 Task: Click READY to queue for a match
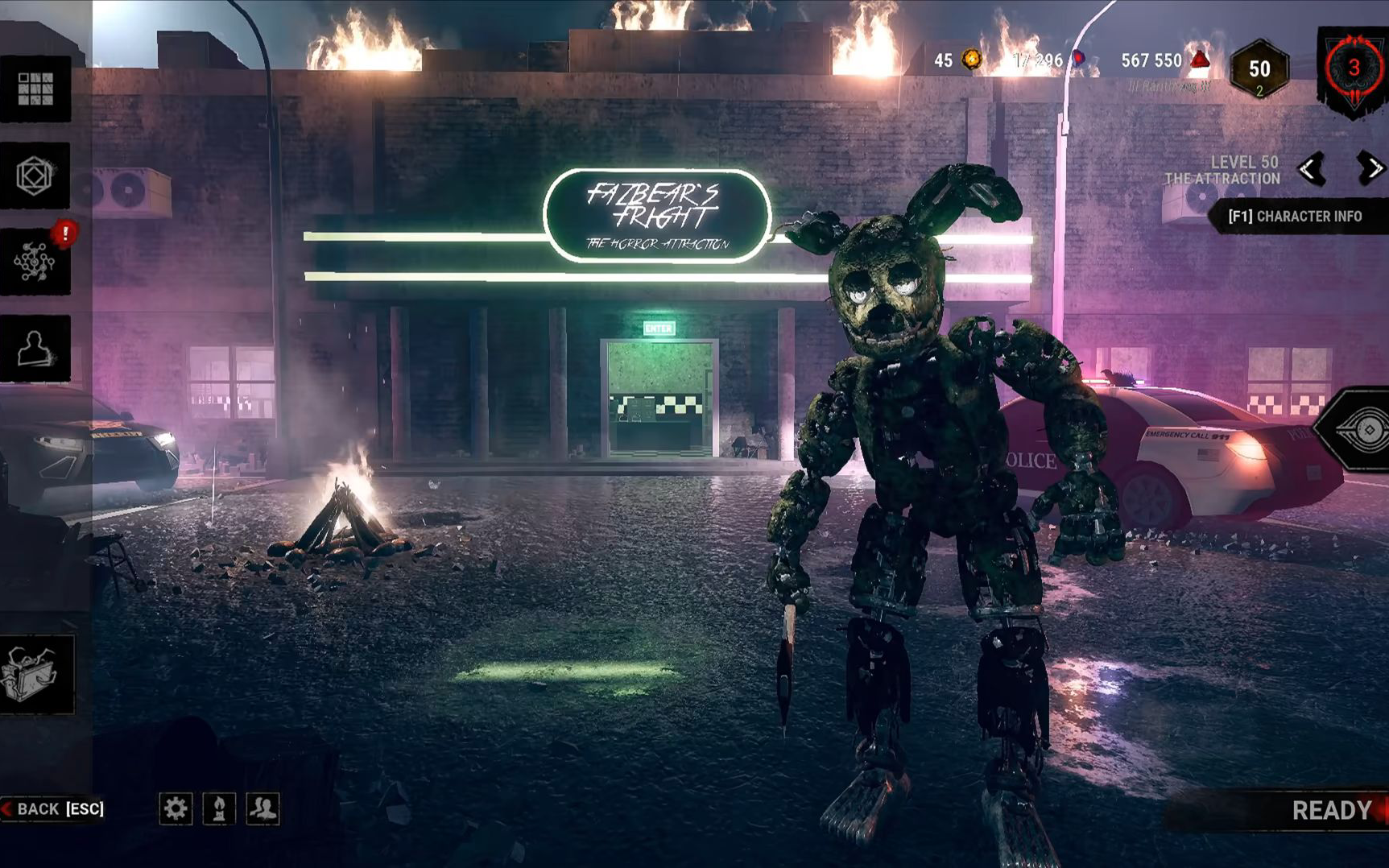1331,810
